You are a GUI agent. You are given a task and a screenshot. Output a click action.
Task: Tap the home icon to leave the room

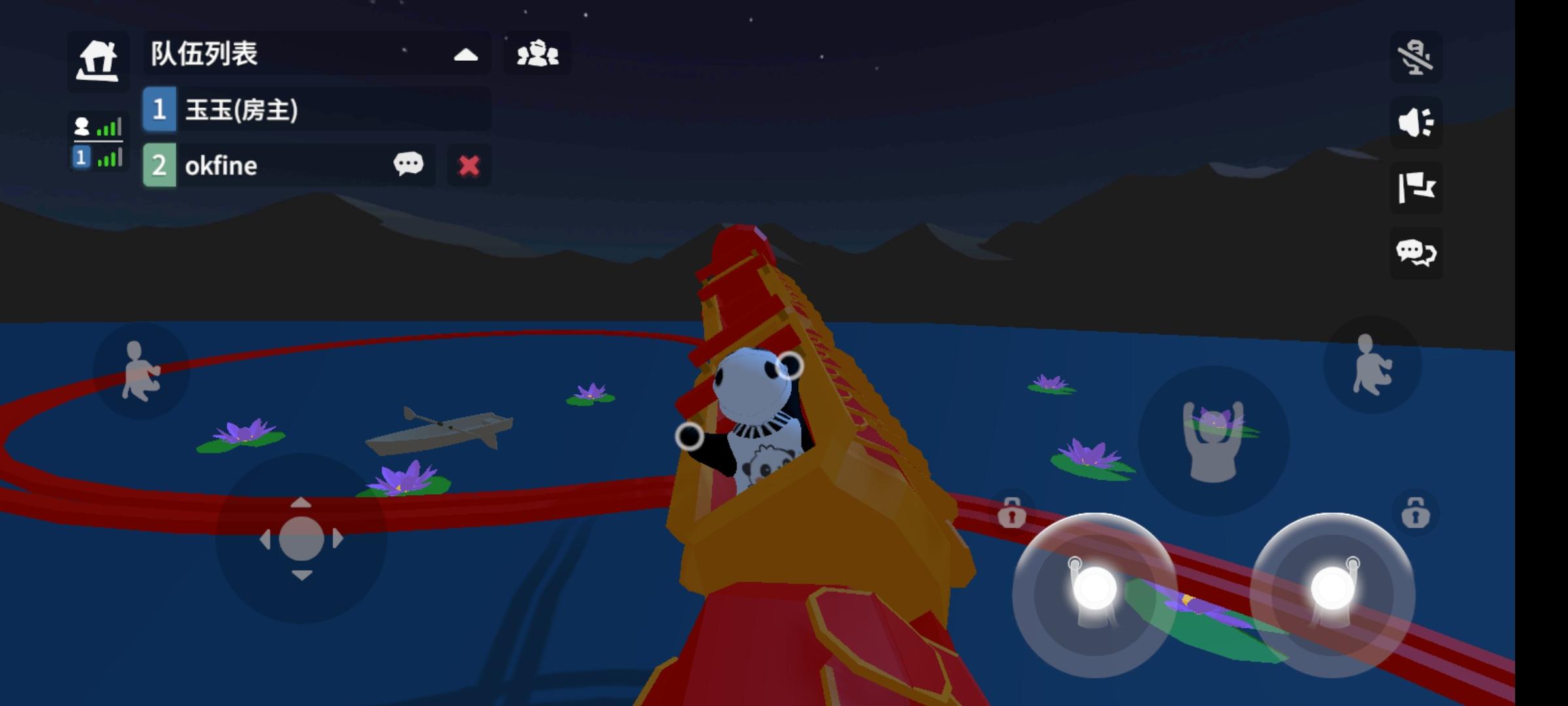98,60
